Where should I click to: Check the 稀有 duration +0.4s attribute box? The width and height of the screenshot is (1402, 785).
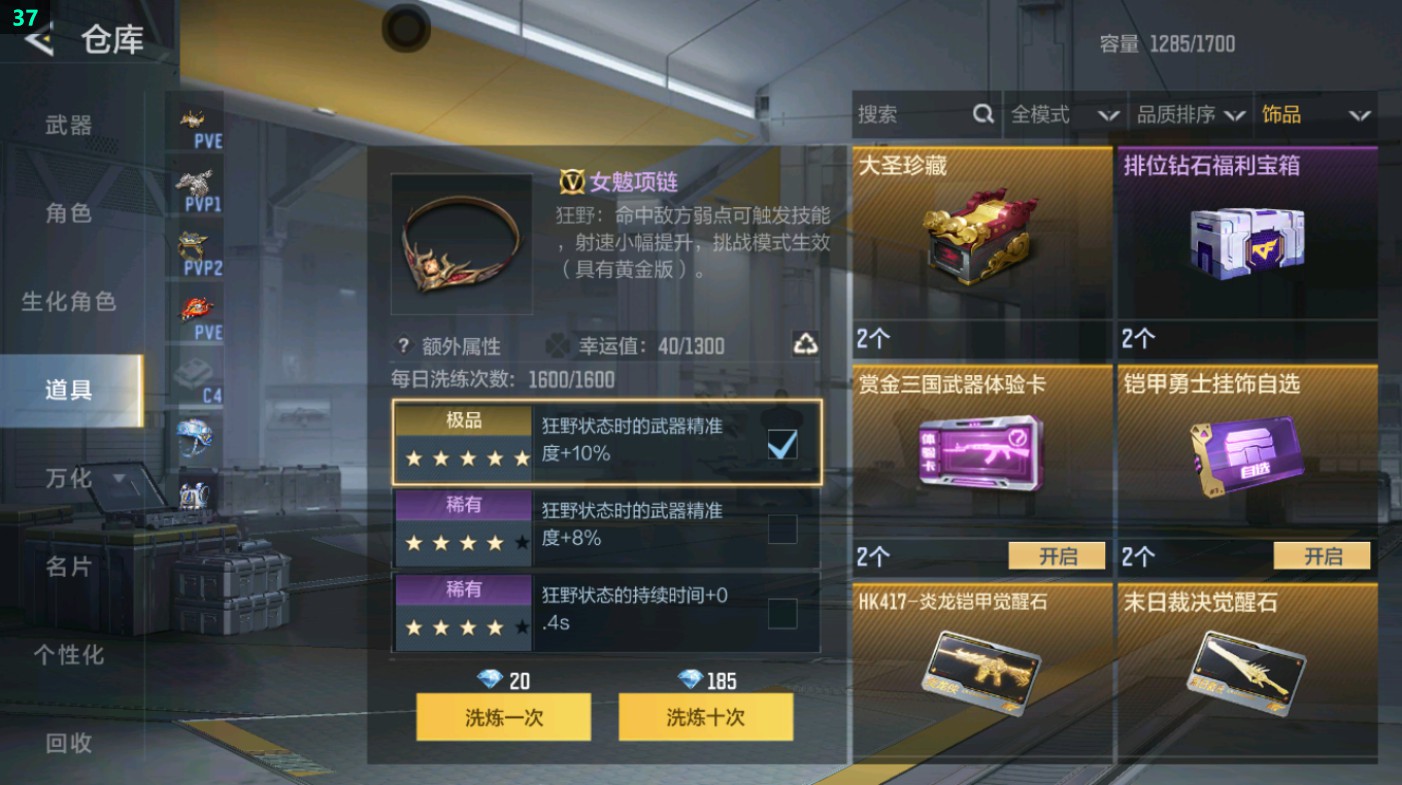[x=783, y=612]
